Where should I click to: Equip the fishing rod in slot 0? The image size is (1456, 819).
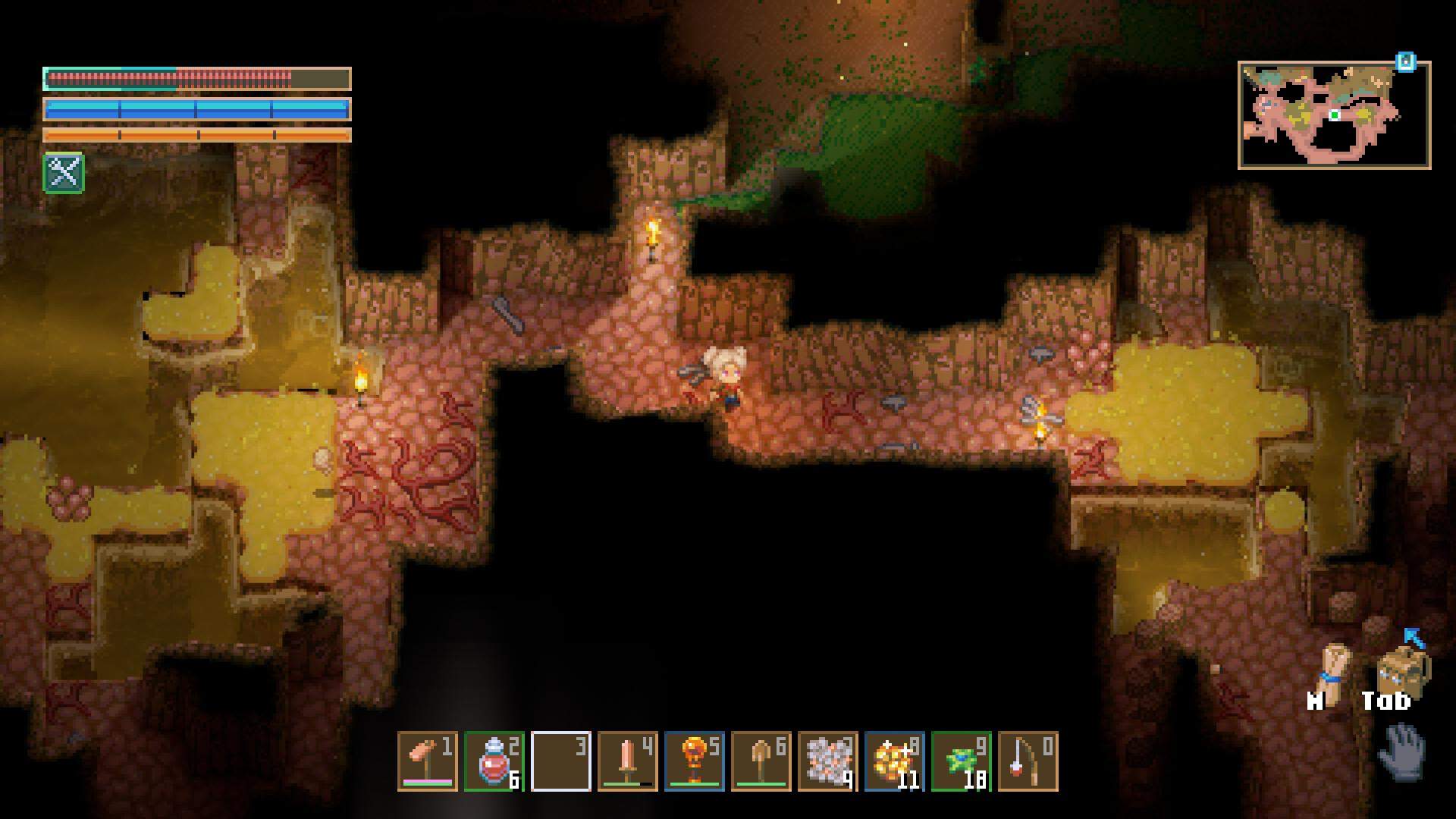tap(1028, 761)
